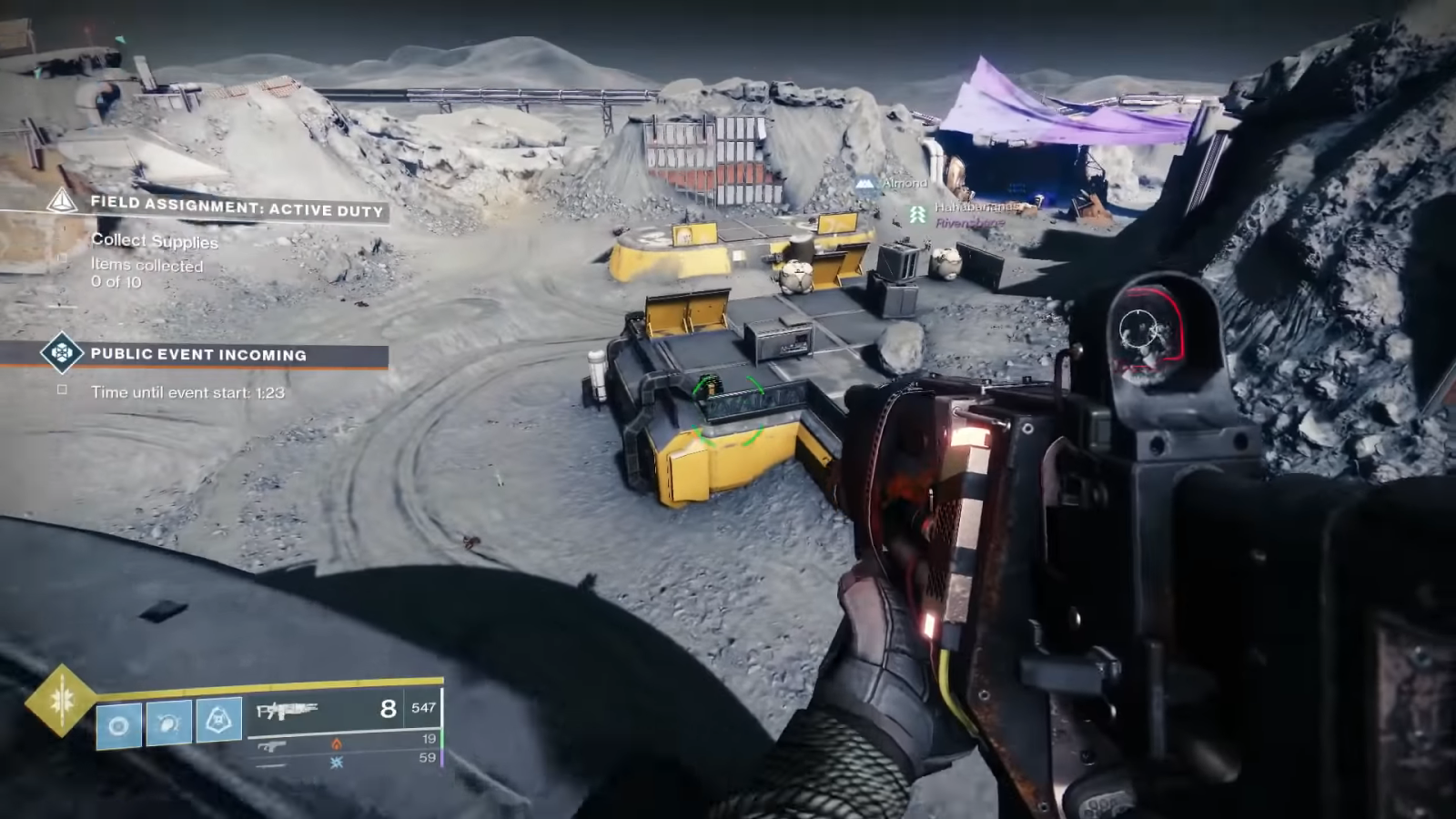Select player nameplate Almond
The image size is (1456, 819).
[904, 184]
